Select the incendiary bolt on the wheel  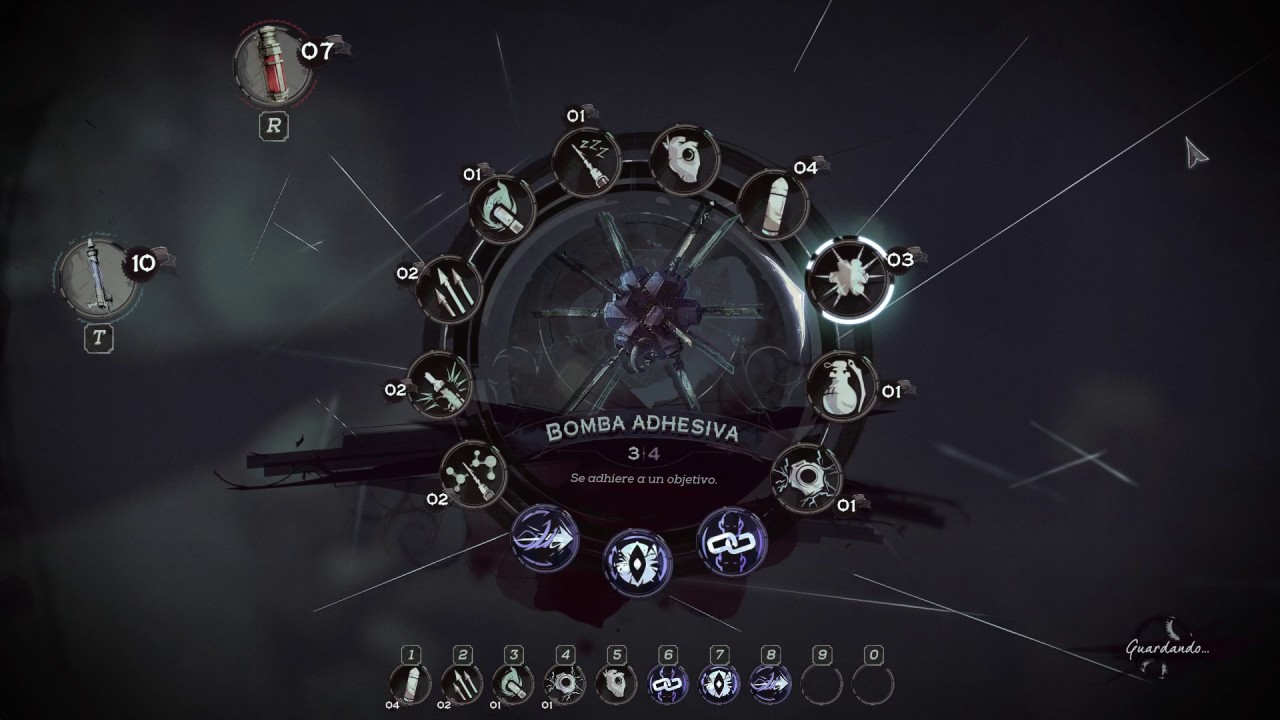pyautogui.click(x=503, y=209)
